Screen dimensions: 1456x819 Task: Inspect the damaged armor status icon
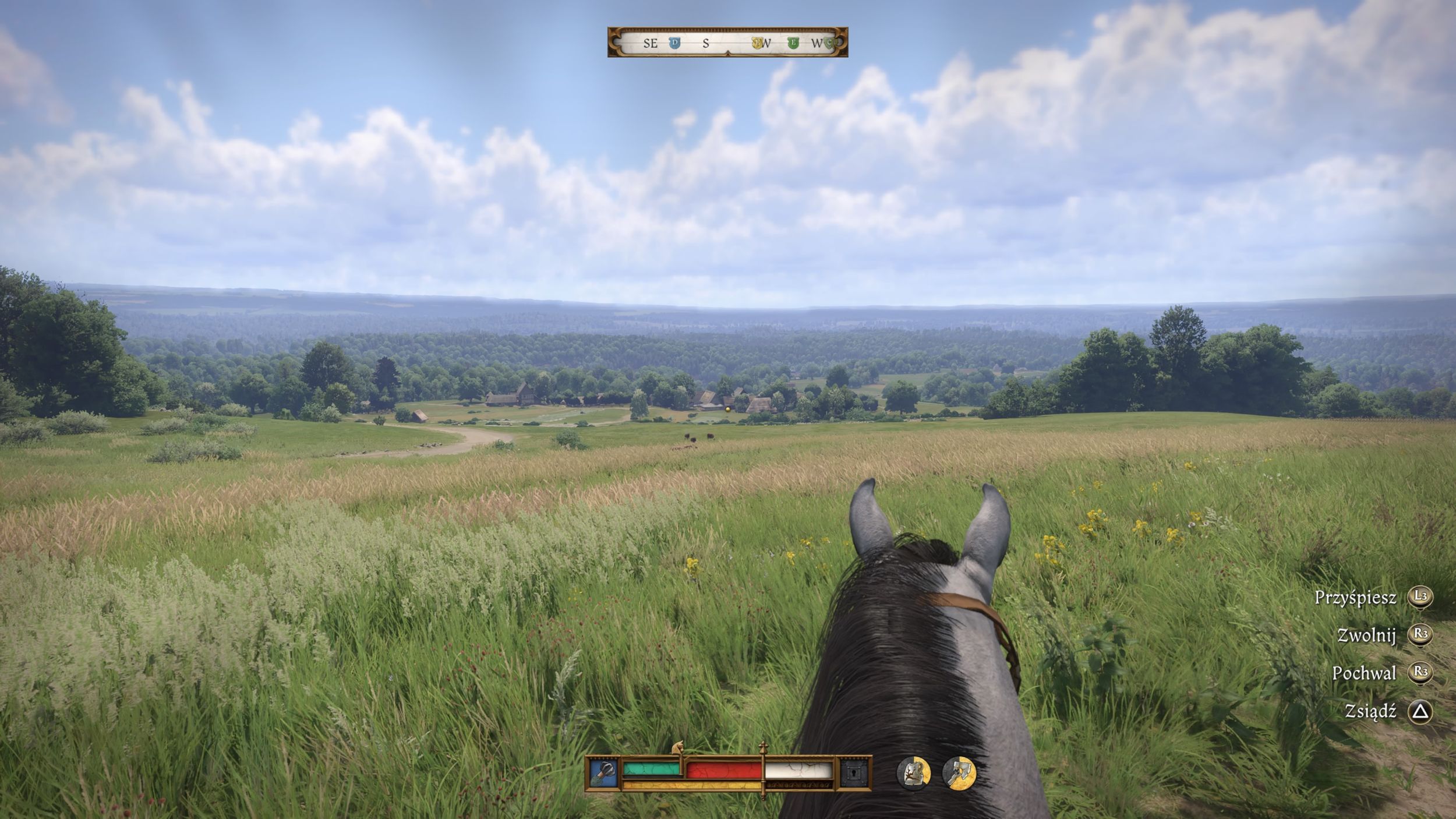(x=913, y=773)
